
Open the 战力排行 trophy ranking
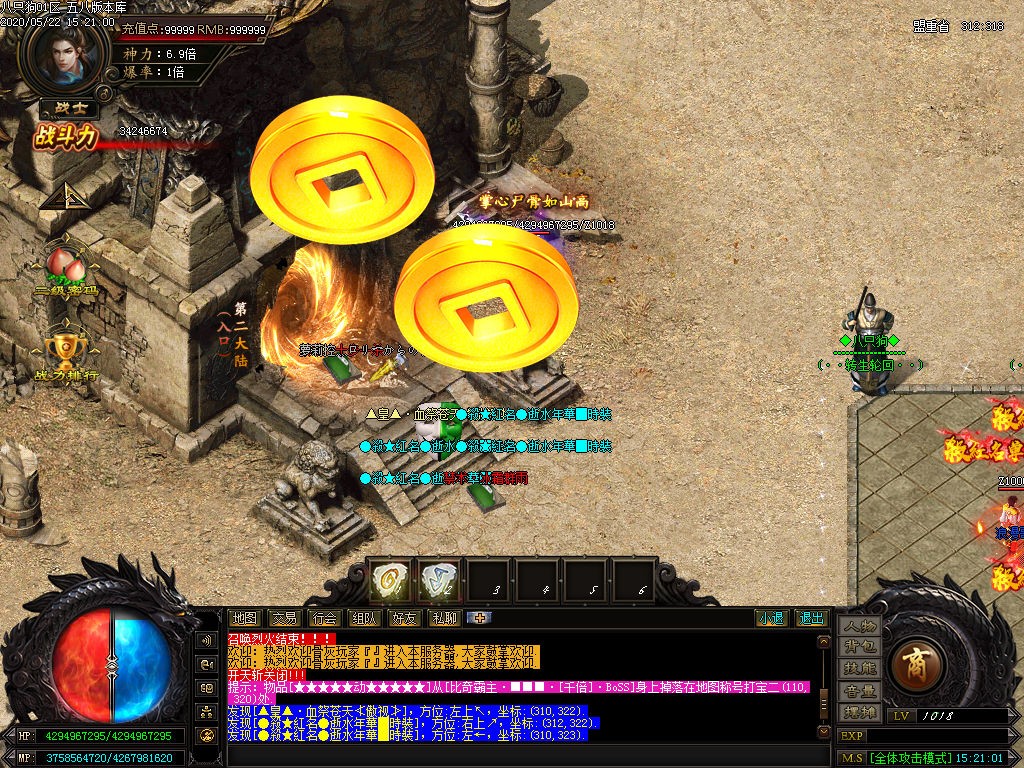pyautogui.click(x=66, y=350)
